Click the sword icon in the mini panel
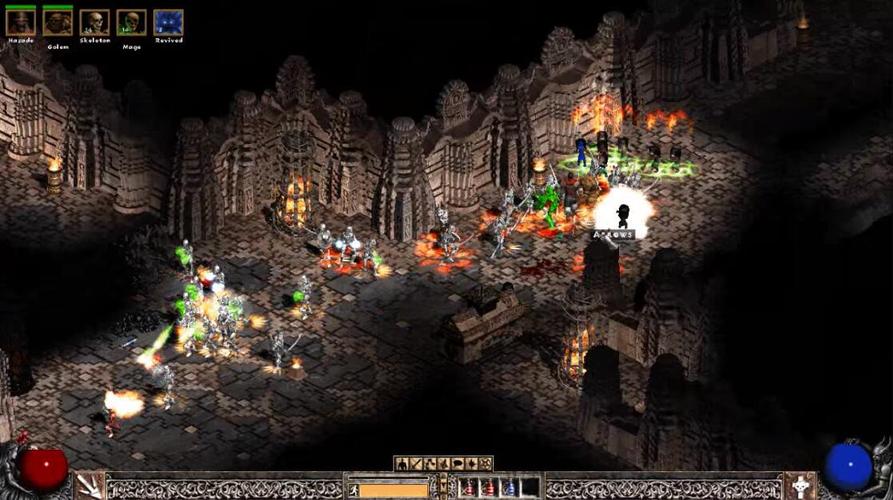 click(x=416, y=463)
